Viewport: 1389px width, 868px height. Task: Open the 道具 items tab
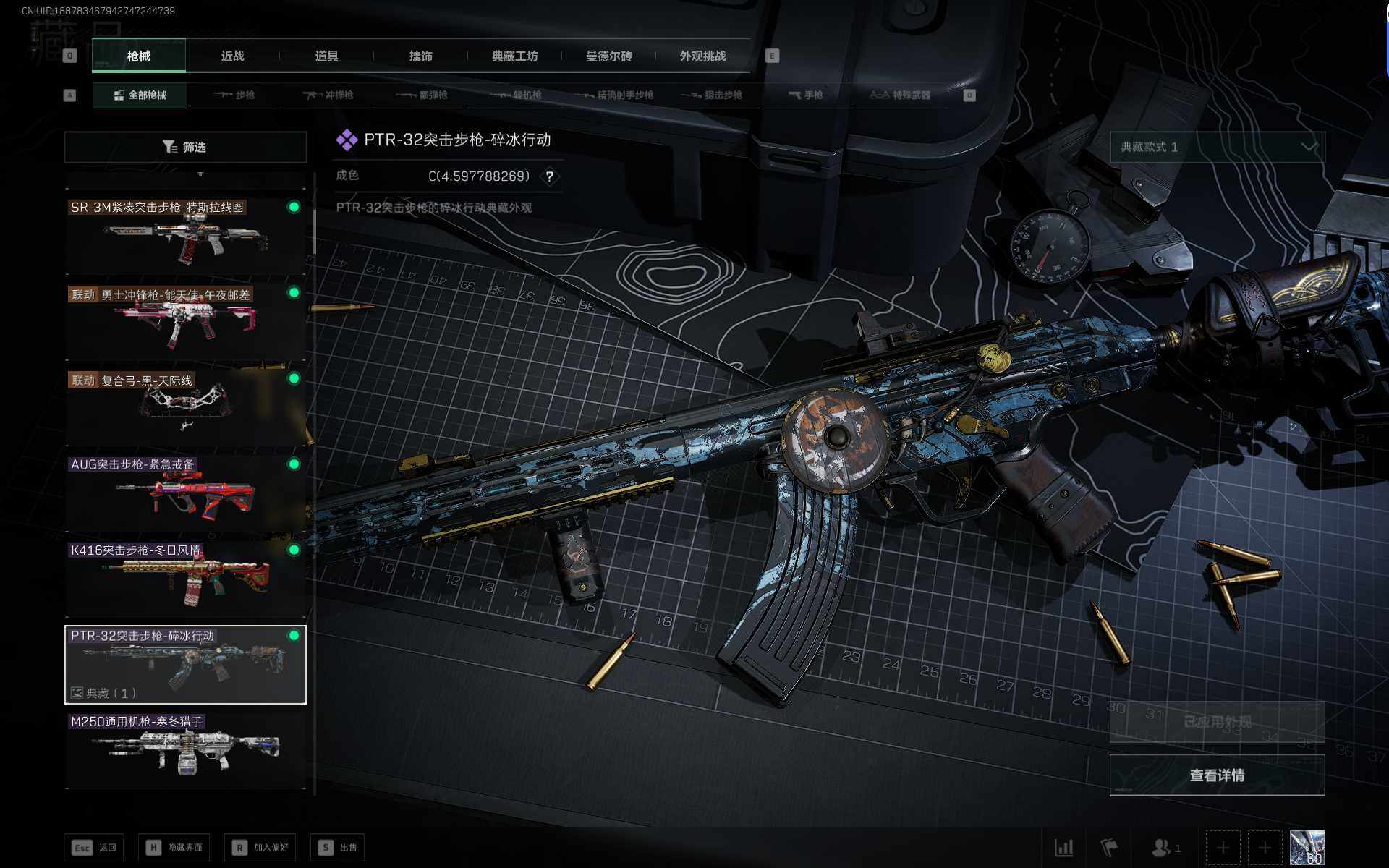[326, 56]
